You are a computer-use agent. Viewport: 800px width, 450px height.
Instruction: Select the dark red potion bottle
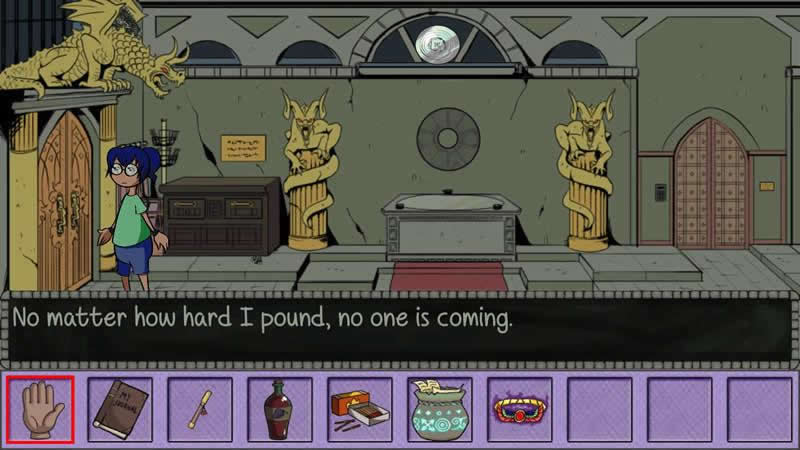pos(280,409)
